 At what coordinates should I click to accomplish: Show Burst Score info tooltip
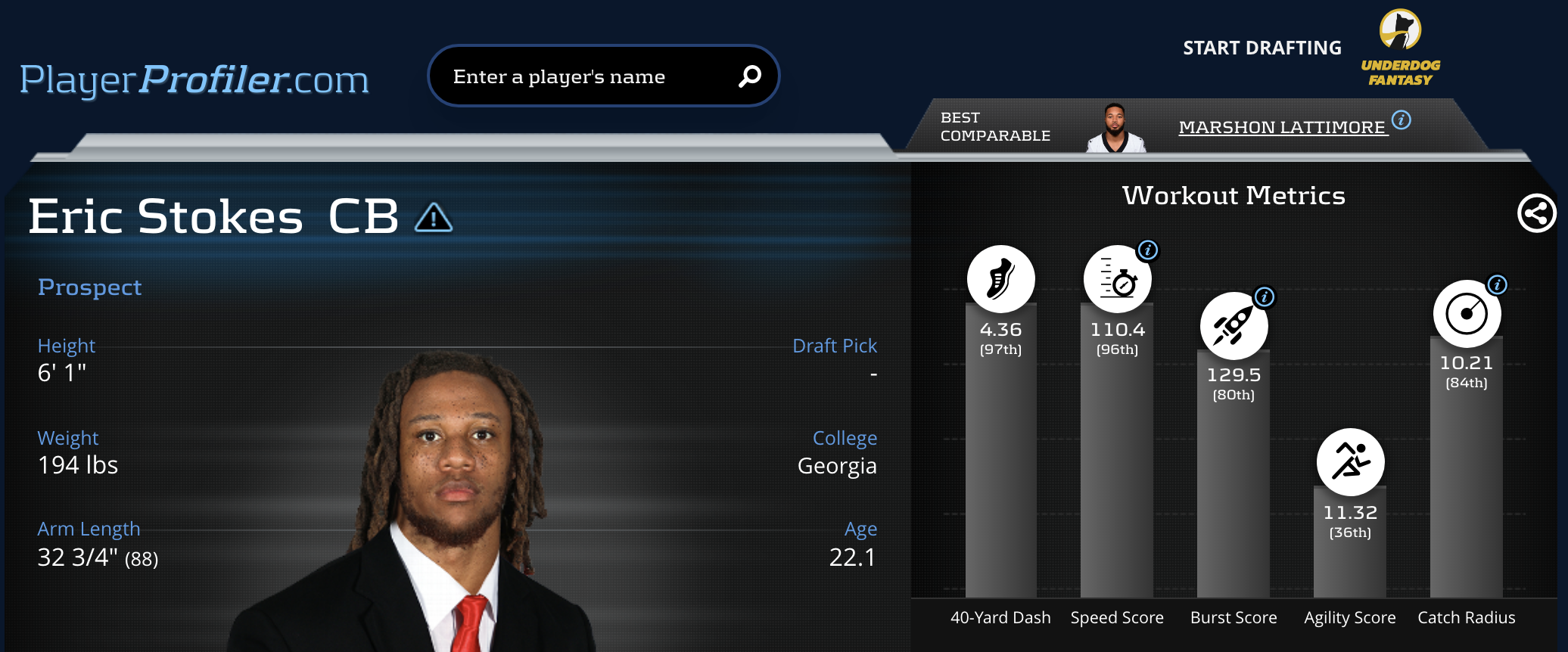click(x=1265, y=297)
